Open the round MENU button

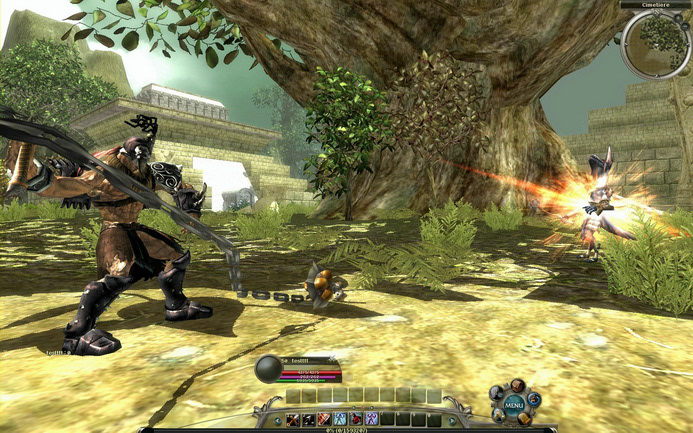pyautogui.click(x=514, y=404)
